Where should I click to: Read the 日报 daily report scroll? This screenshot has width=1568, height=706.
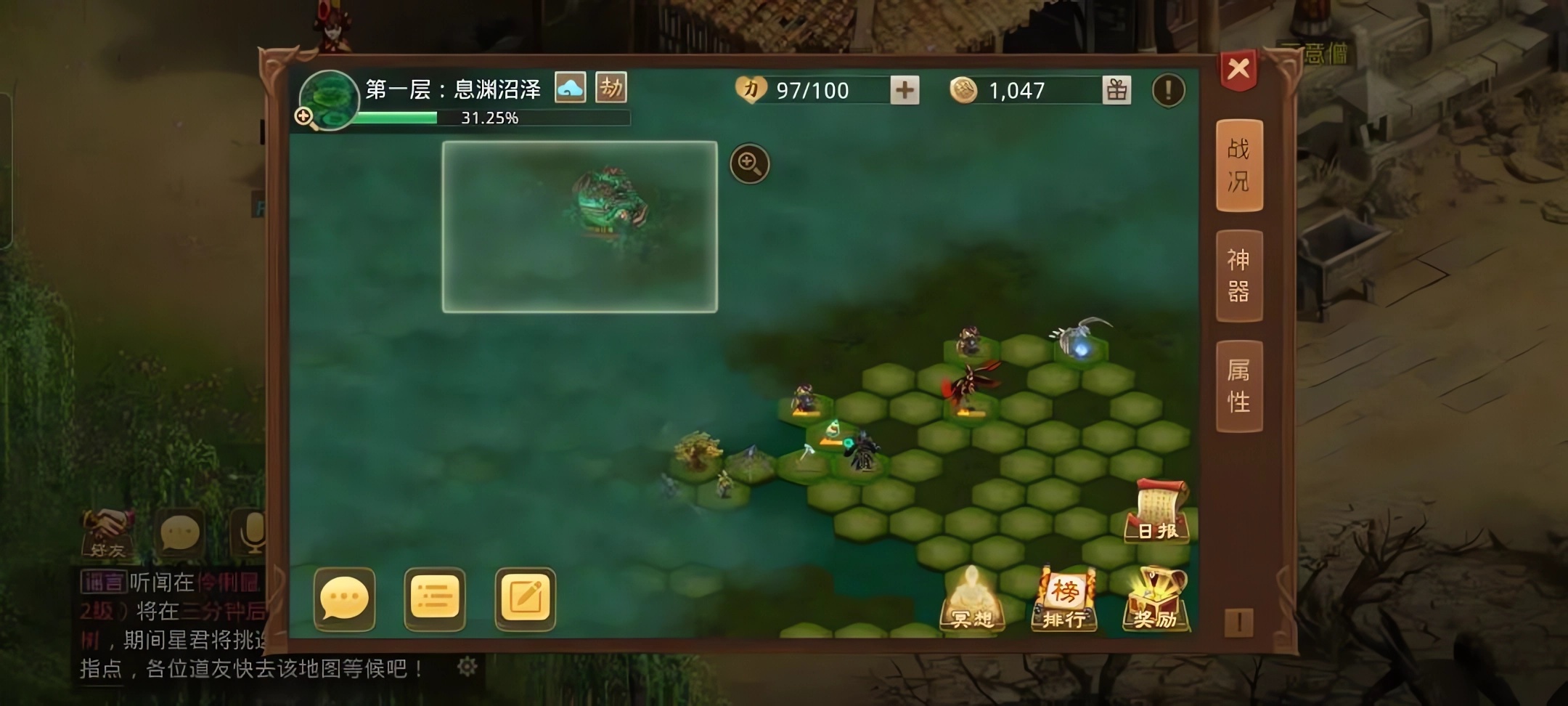coord(1157,512)
